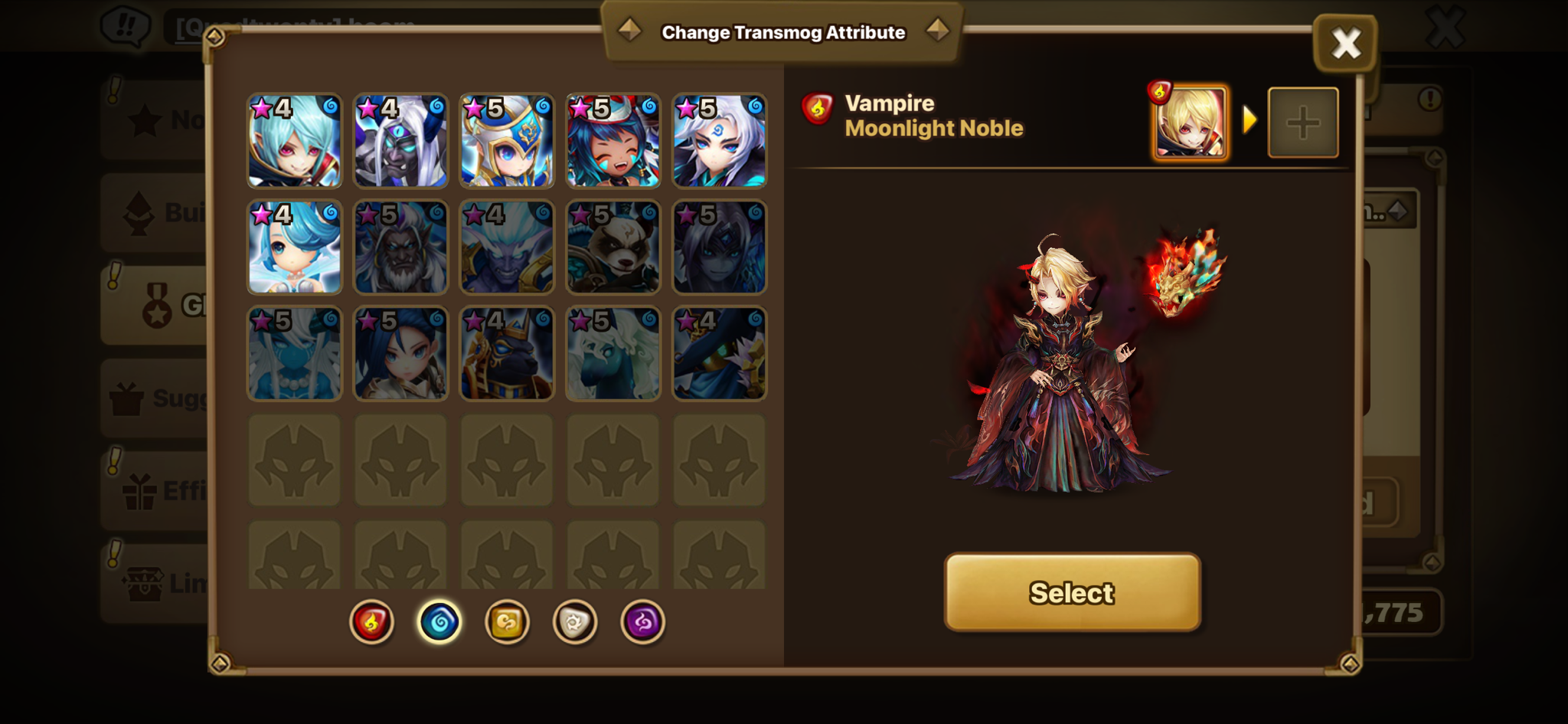
Task: Choose the teal-haired 4-star vampire monster
Action: [x=295, y=141]
